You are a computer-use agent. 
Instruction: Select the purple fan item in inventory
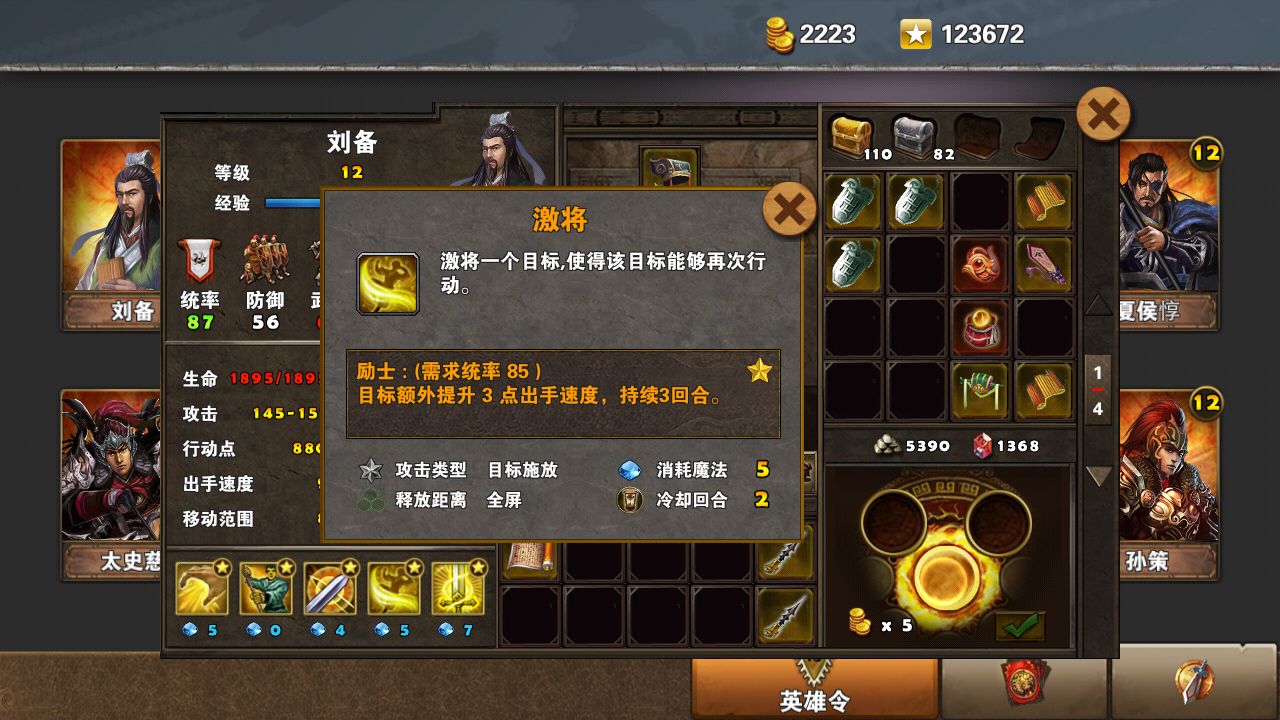click(x=1044, y=263)
